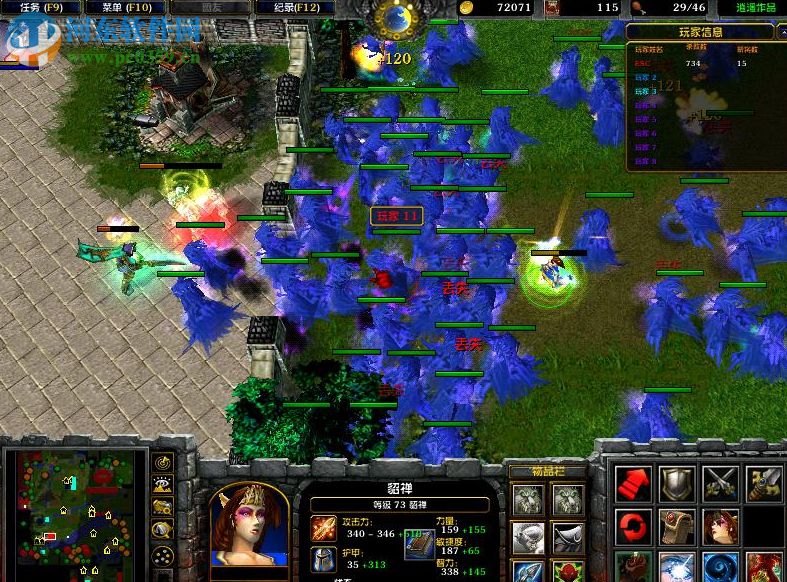Image resolution: width=787 pixels, height=582 pixels.
Task: Activate the red circular arrows Patrol command
Action: click(x=632, y=526)
